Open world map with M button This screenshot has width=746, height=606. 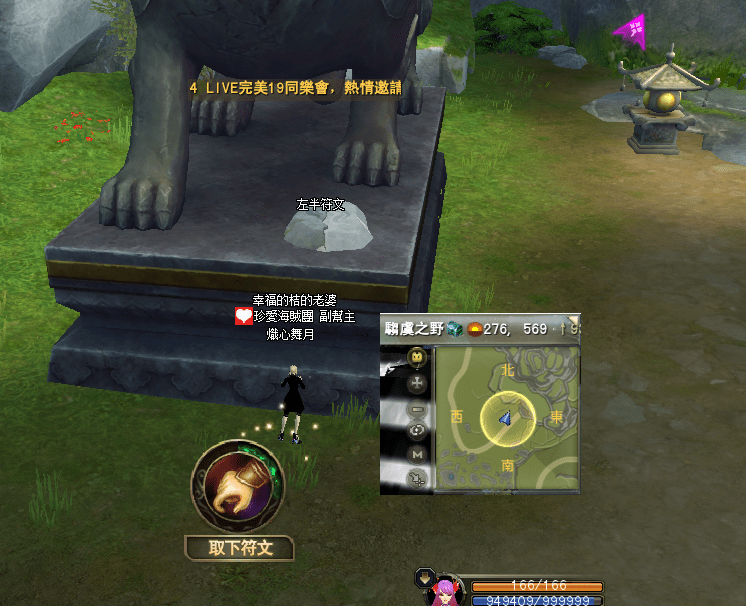pyautogui.click(x=417, y=455)
